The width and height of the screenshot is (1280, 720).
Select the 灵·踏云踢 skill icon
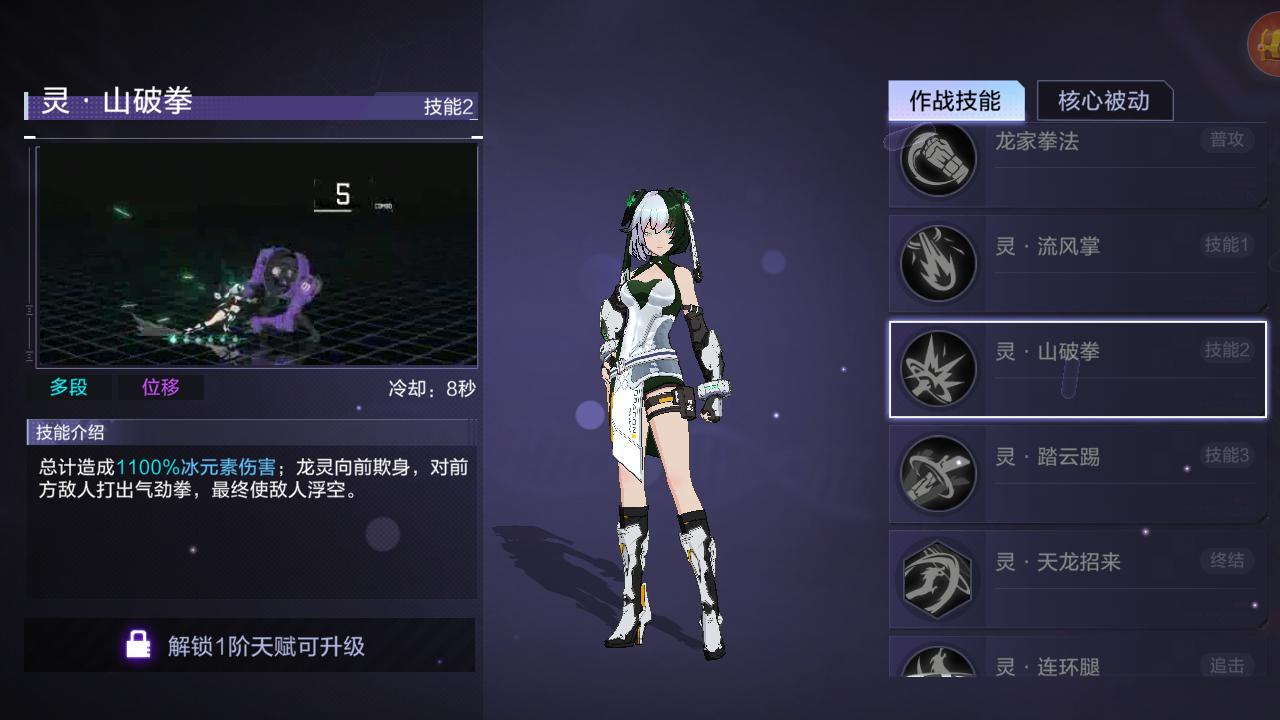coord(938,474)
